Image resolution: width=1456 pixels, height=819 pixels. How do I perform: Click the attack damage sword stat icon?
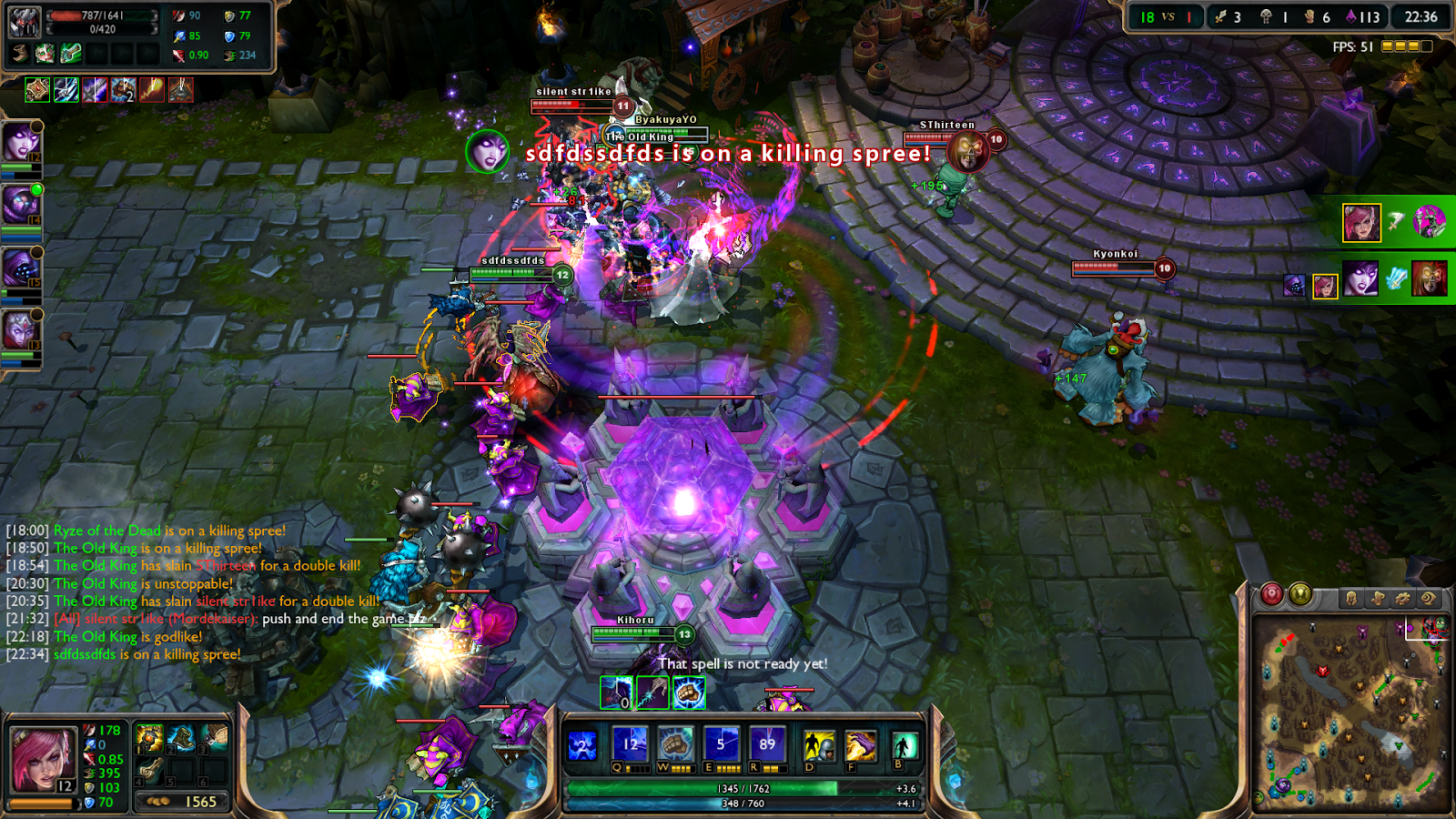tap(90, 731)
